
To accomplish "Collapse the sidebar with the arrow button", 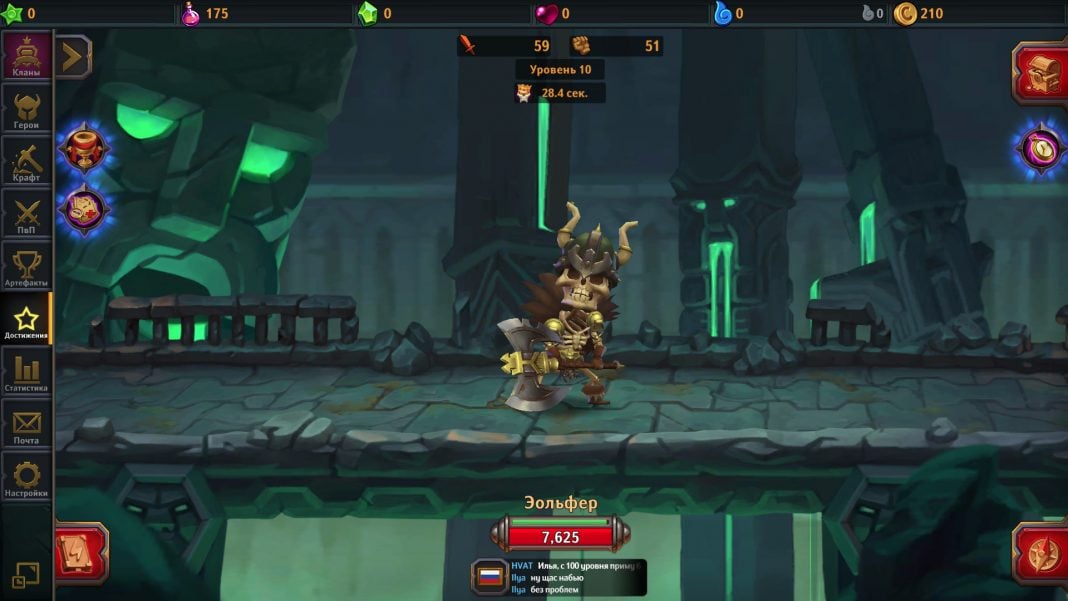I will (73, 57).
